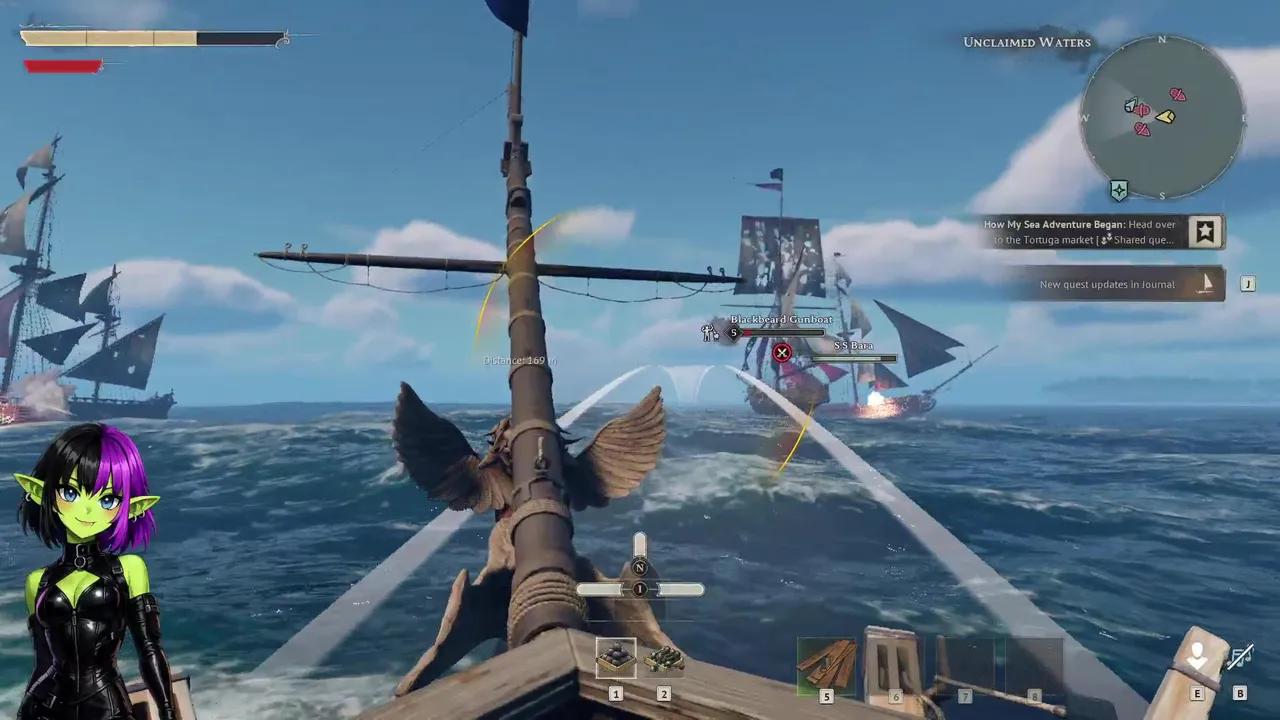Target the red X enemy ship marker
The height and width of the screenshot is (720, 1280).
[782, 352]
